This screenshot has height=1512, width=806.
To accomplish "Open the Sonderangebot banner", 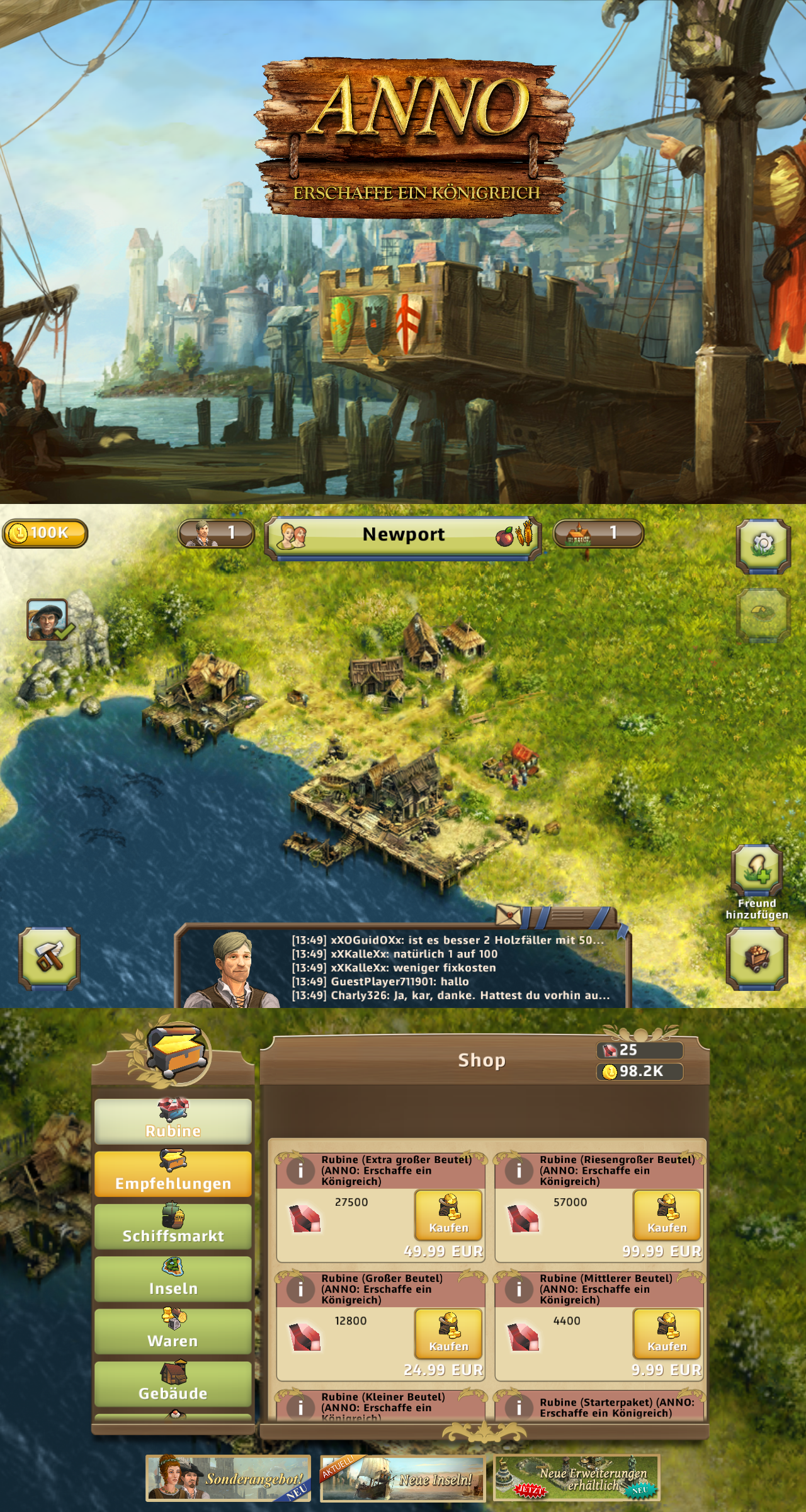I will [229, 1478].
